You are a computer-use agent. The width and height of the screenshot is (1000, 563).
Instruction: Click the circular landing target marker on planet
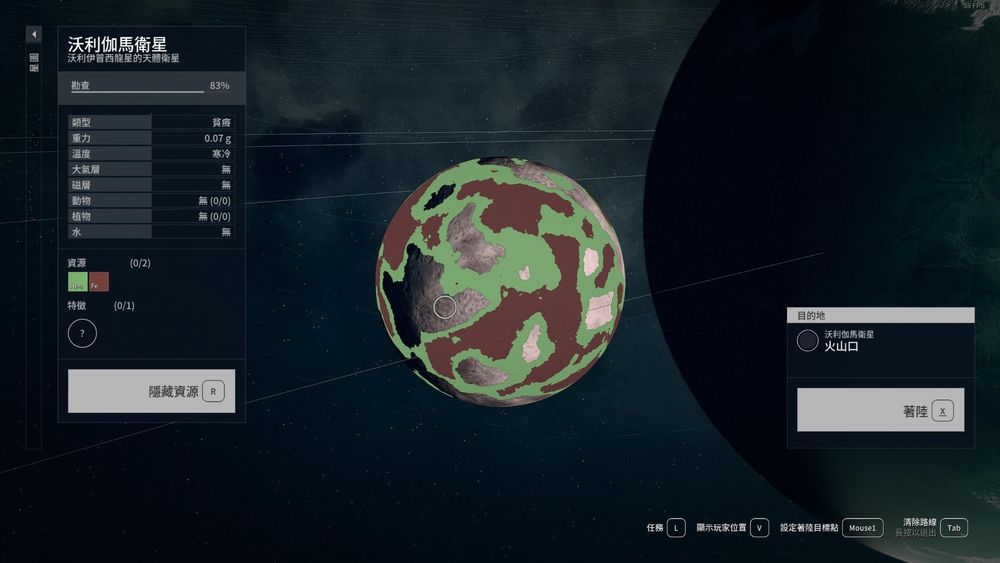click(445, 307)
